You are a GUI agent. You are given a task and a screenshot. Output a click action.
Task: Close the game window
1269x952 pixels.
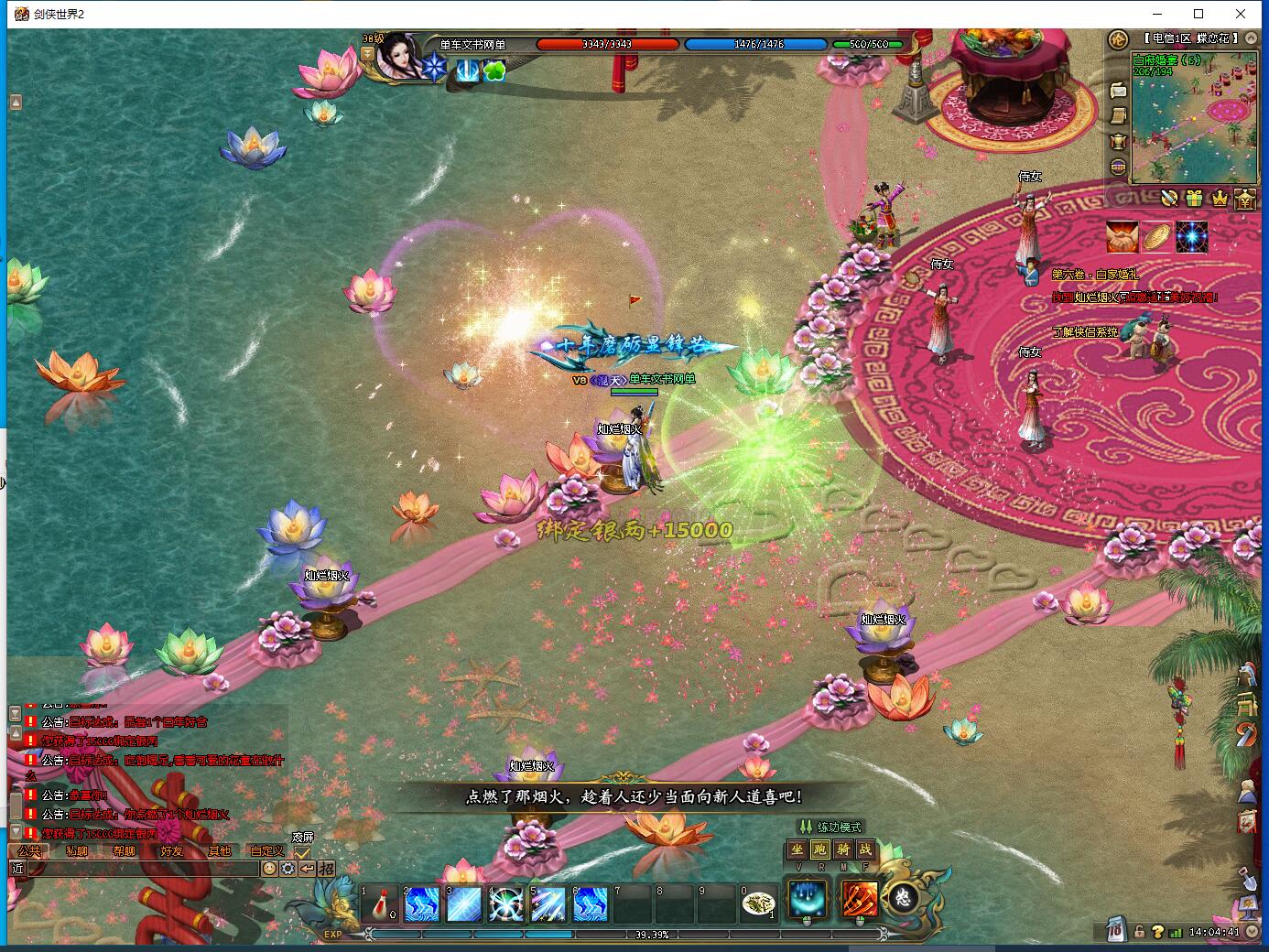pyautogui.click(x=1241, y=14)
